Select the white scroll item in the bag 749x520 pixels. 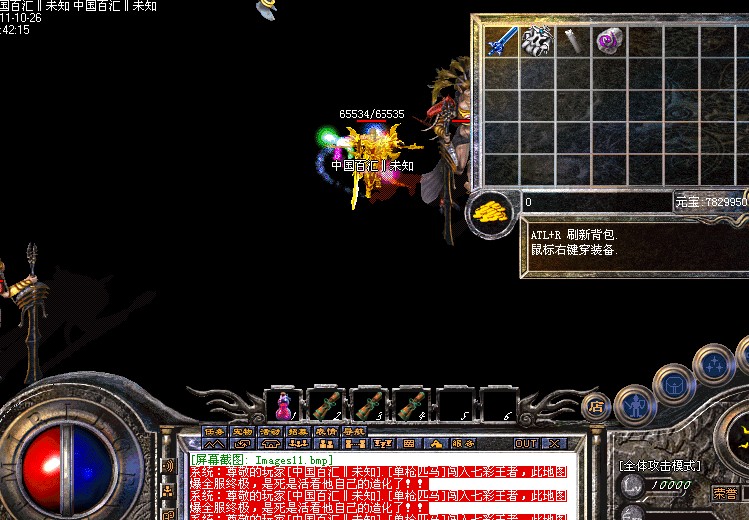pyautogui.click(x=573, y=41)
